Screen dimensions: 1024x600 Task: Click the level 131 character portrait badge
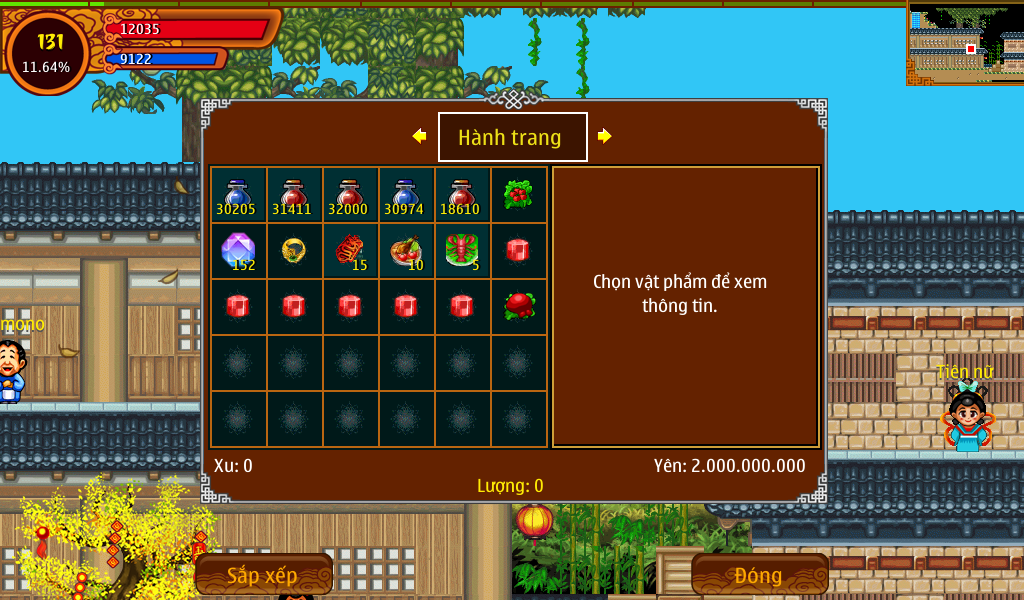[x=47, y=53]
